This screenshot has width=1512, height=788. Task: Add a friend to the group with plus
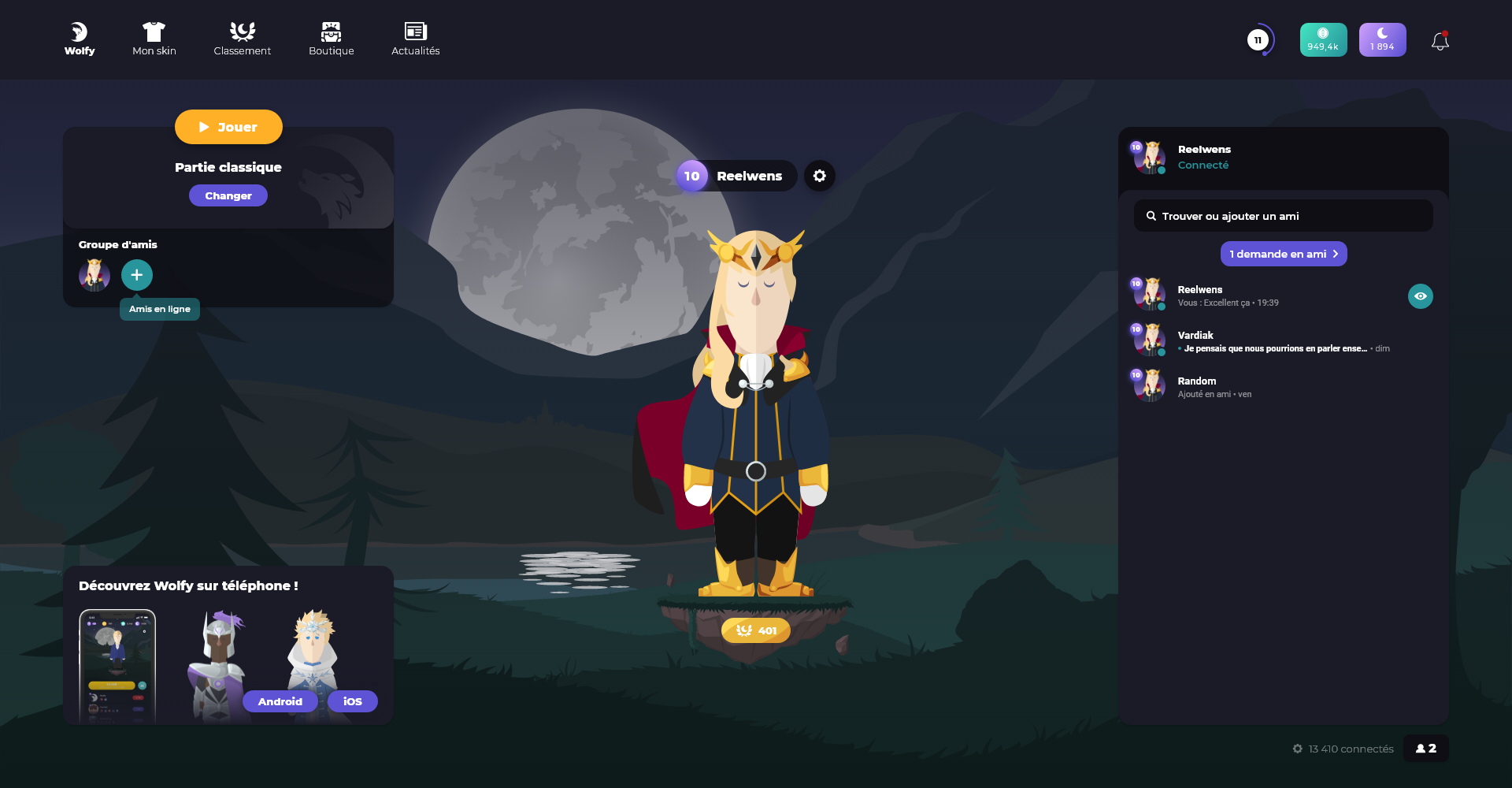(x=137, y=275)
